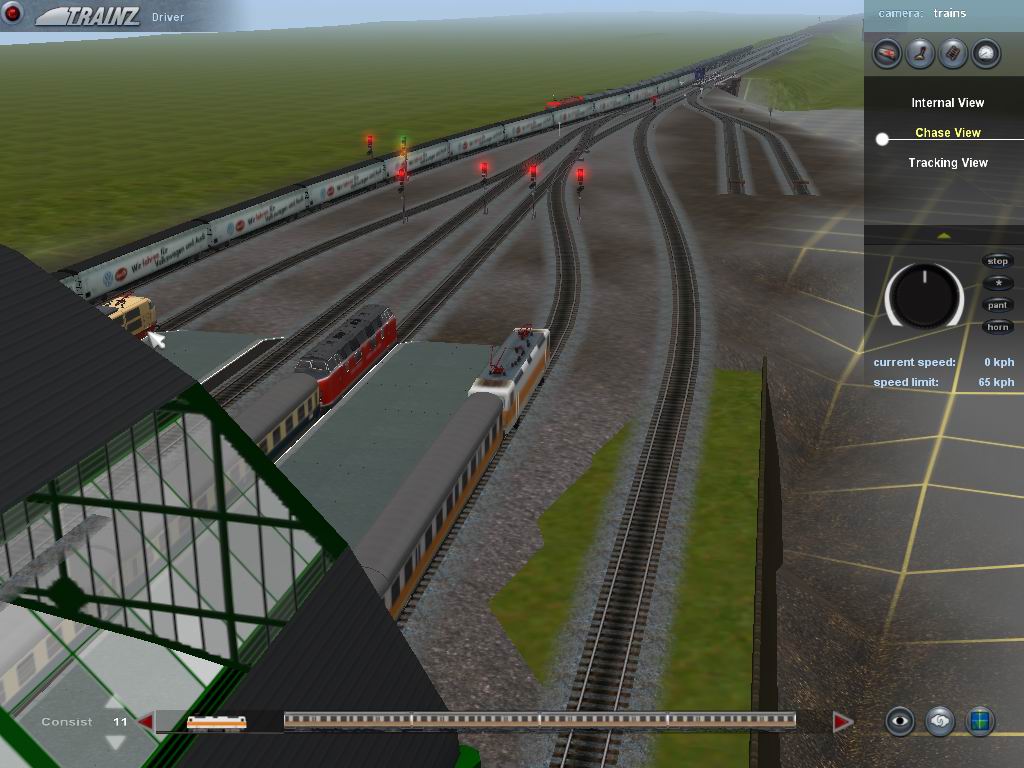
Task: Advance consist list with right red arrow
Action: pyautogui.click(x=842, y=722)
